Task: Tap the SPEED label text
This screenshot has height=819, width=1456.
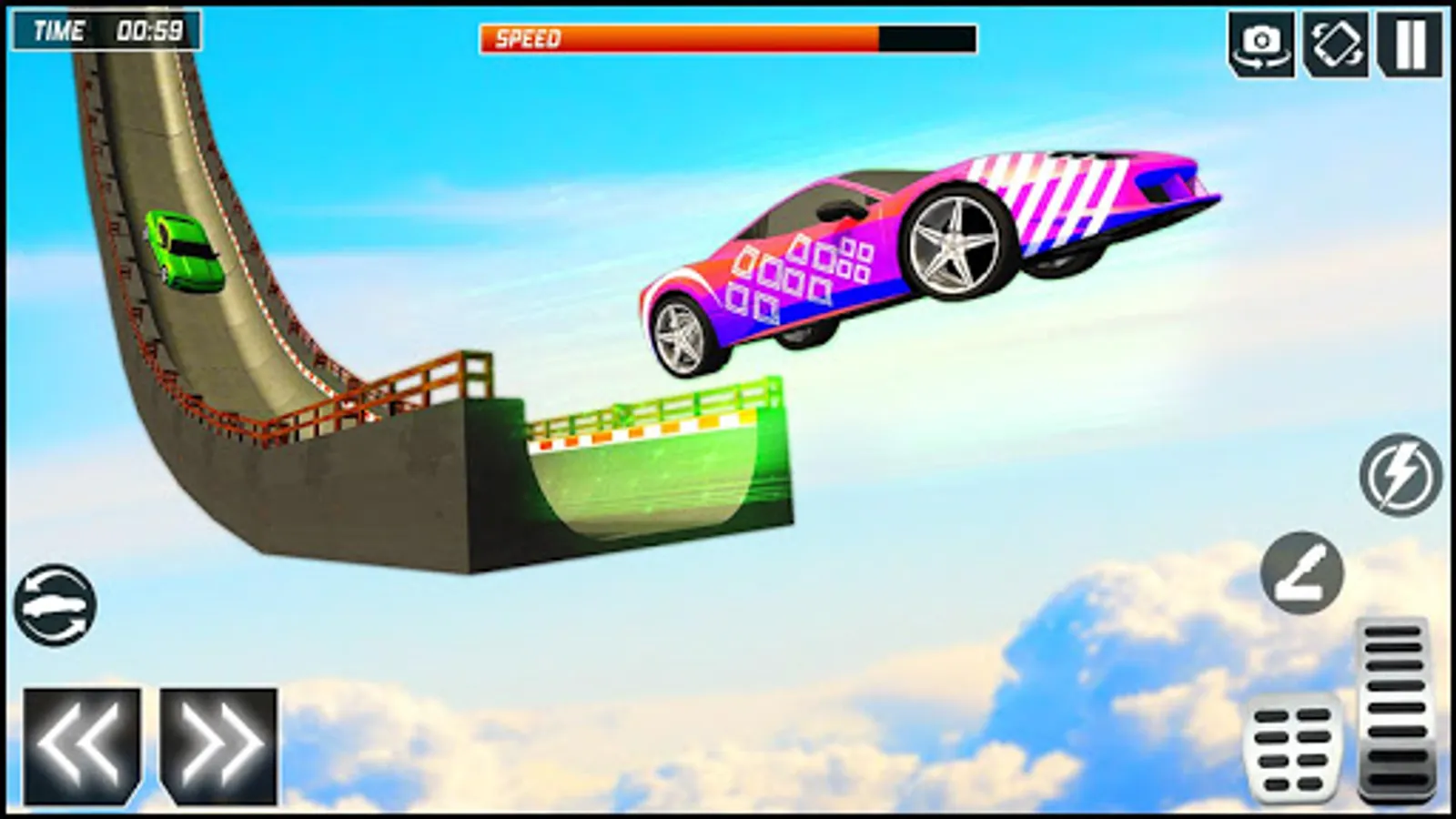Action: point(526,38)
